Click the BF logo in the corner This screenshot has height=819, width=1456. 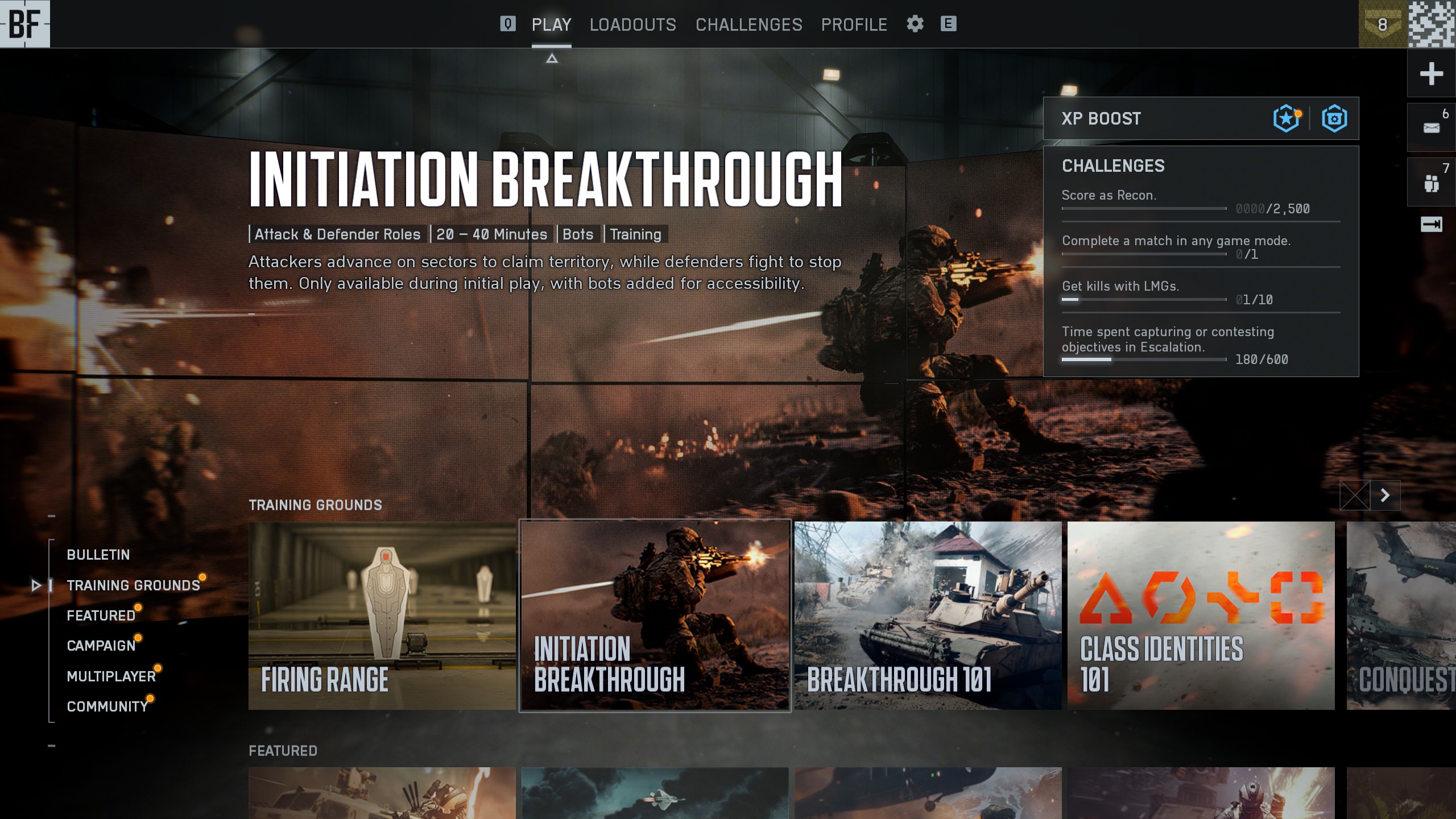tap(25, 24)
